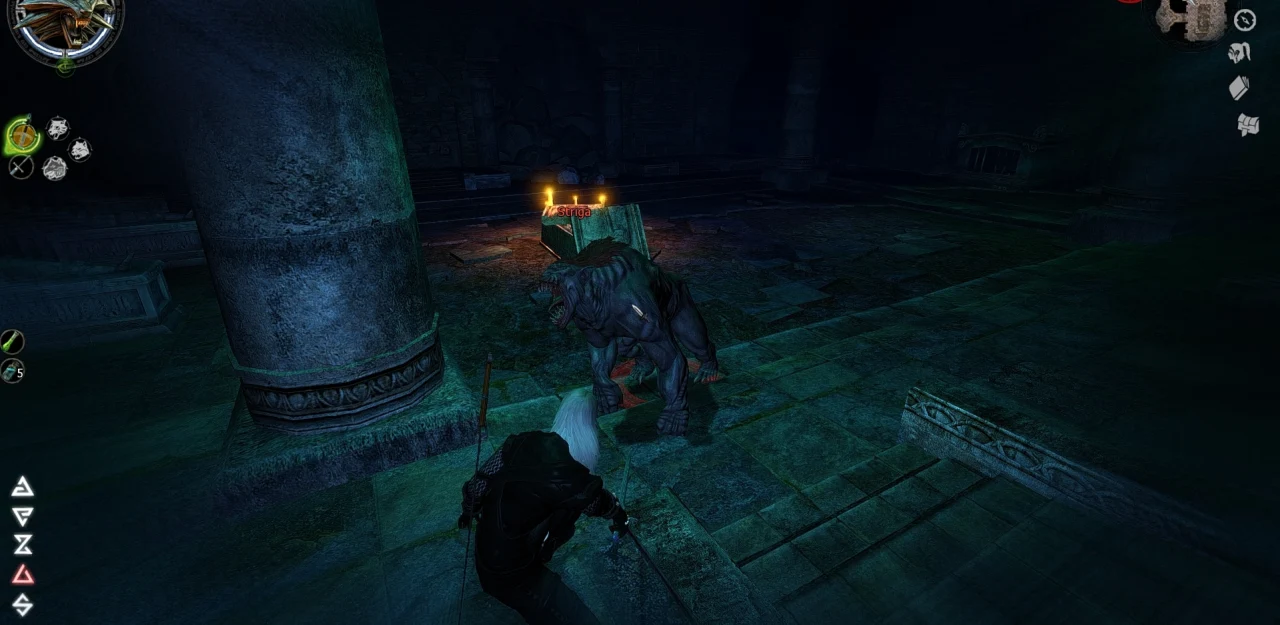
Task: Select the green glowing sword icon
Action: [22, 135]
